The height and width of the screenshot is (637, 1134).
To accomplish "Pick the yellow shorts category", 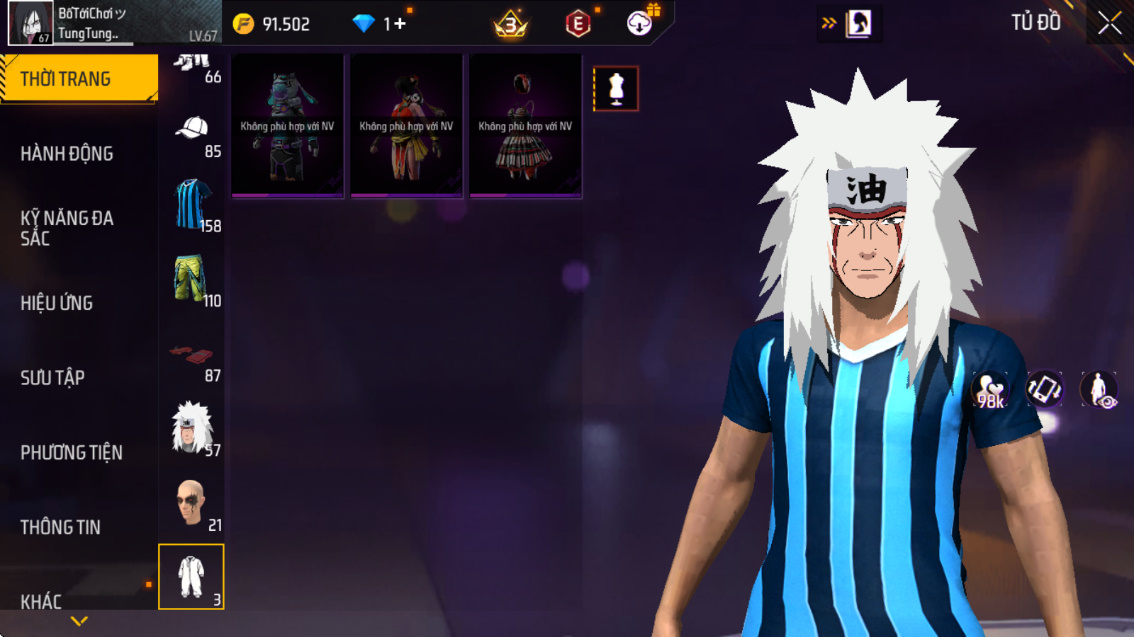I will [190, 279].
